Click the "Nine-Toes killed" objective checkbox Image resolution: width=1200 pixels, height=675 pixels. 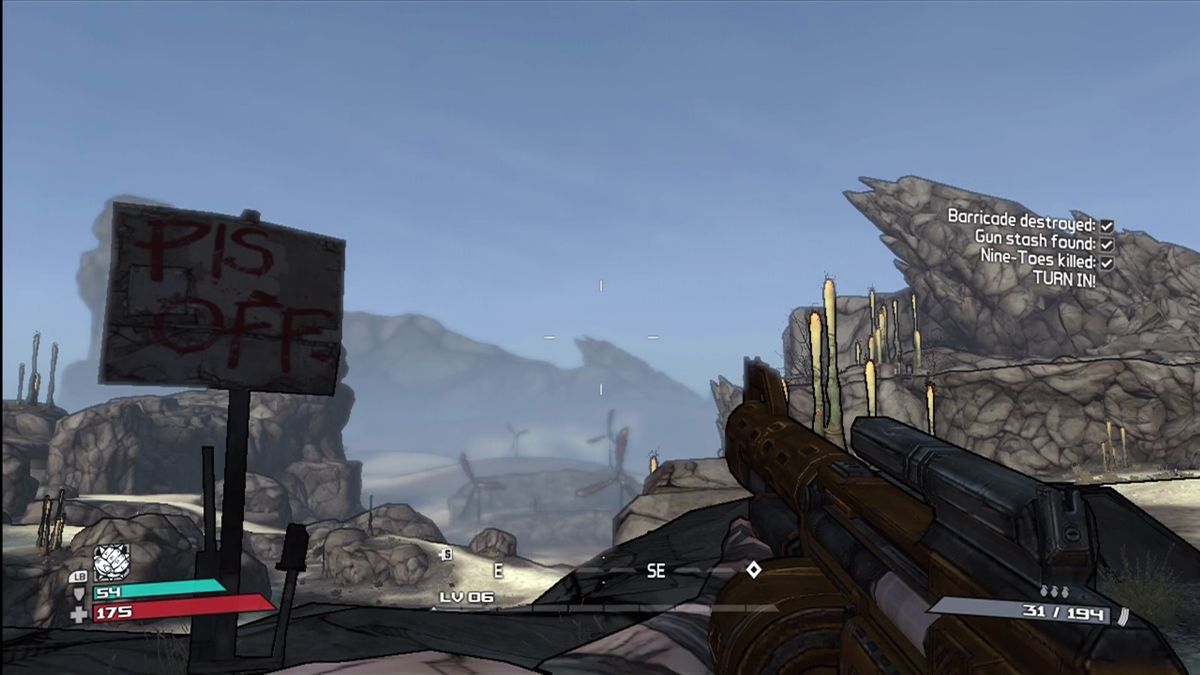[x=1107, y=262]
